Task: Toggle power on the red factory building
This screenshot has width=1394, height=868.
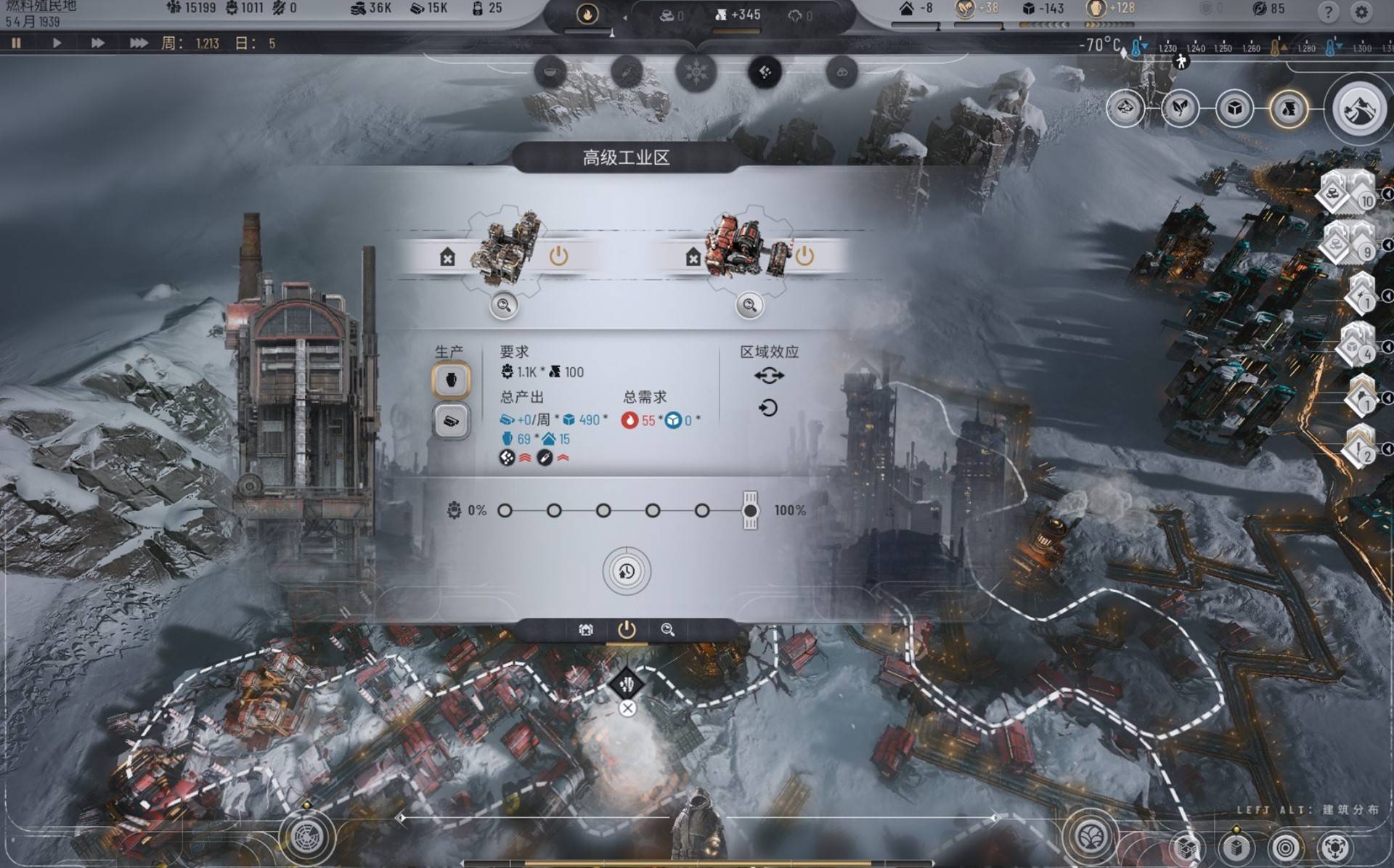Action: [804, 256]
